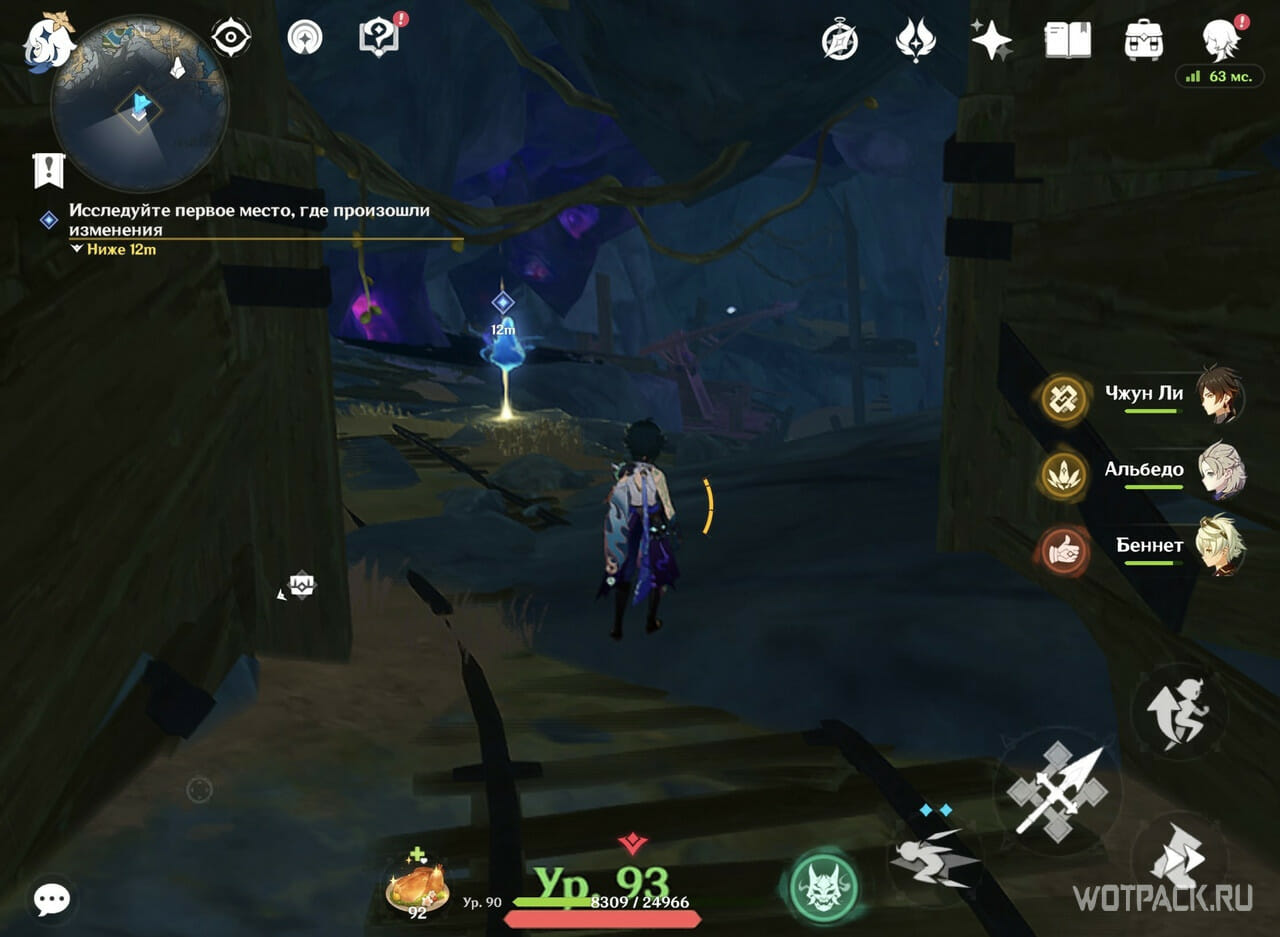Select the tracked quest objective text
1280x937 pixels.
[x=249, y=220]
